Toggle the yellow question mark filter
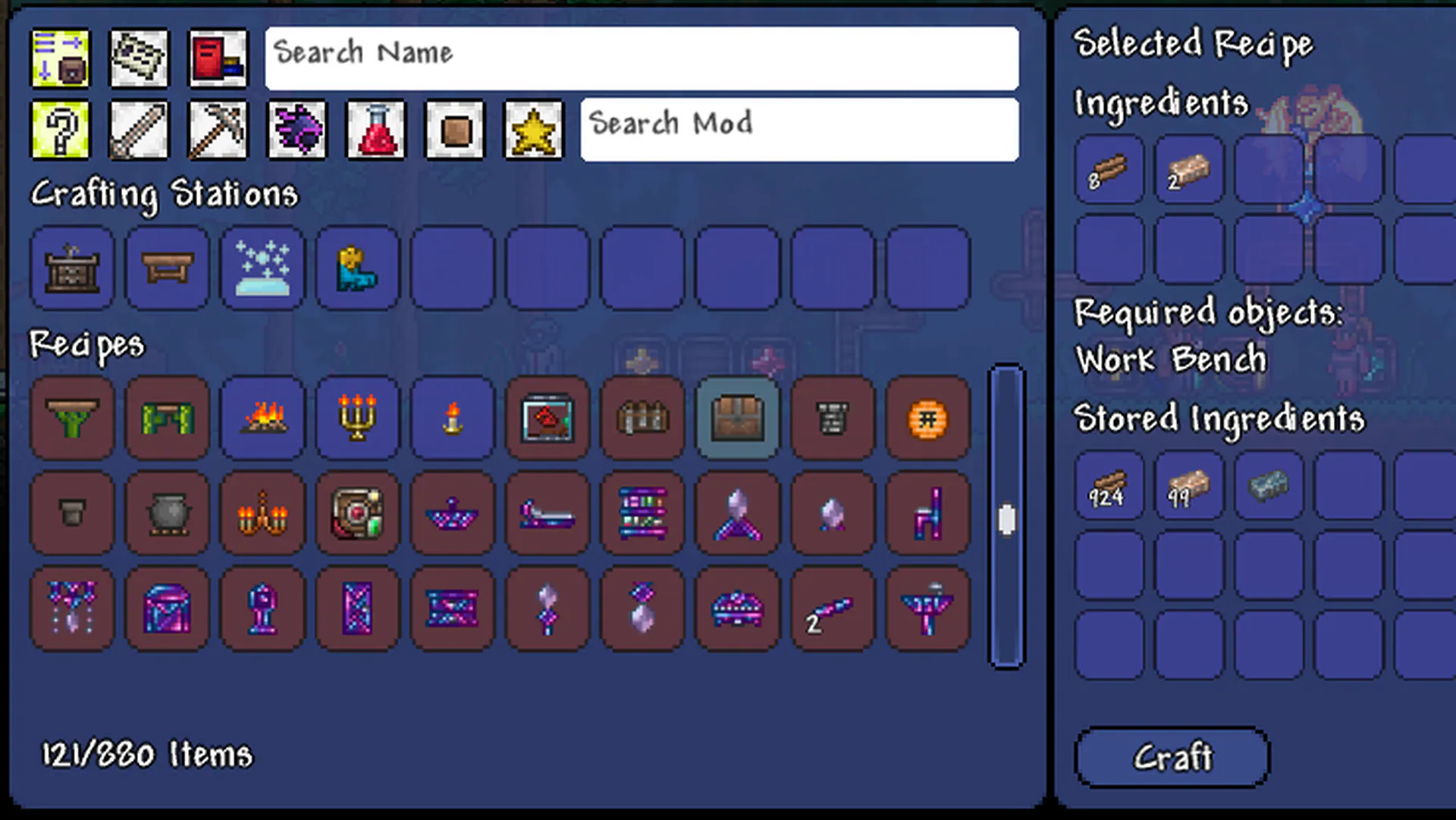The image size is (1456, 820). click(60, 130)
